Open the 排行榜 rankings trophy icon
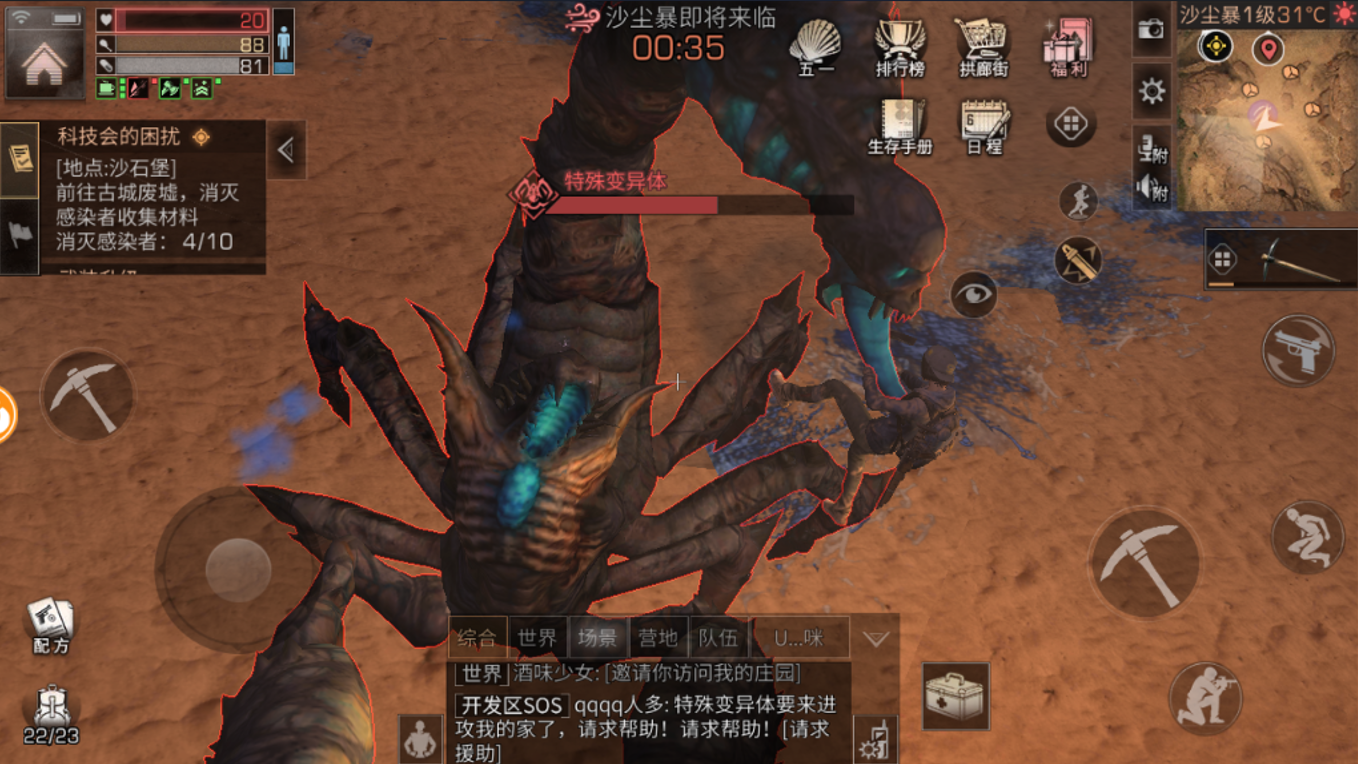Viewport: 1358px width, 764px height. [x=900, y=46]
